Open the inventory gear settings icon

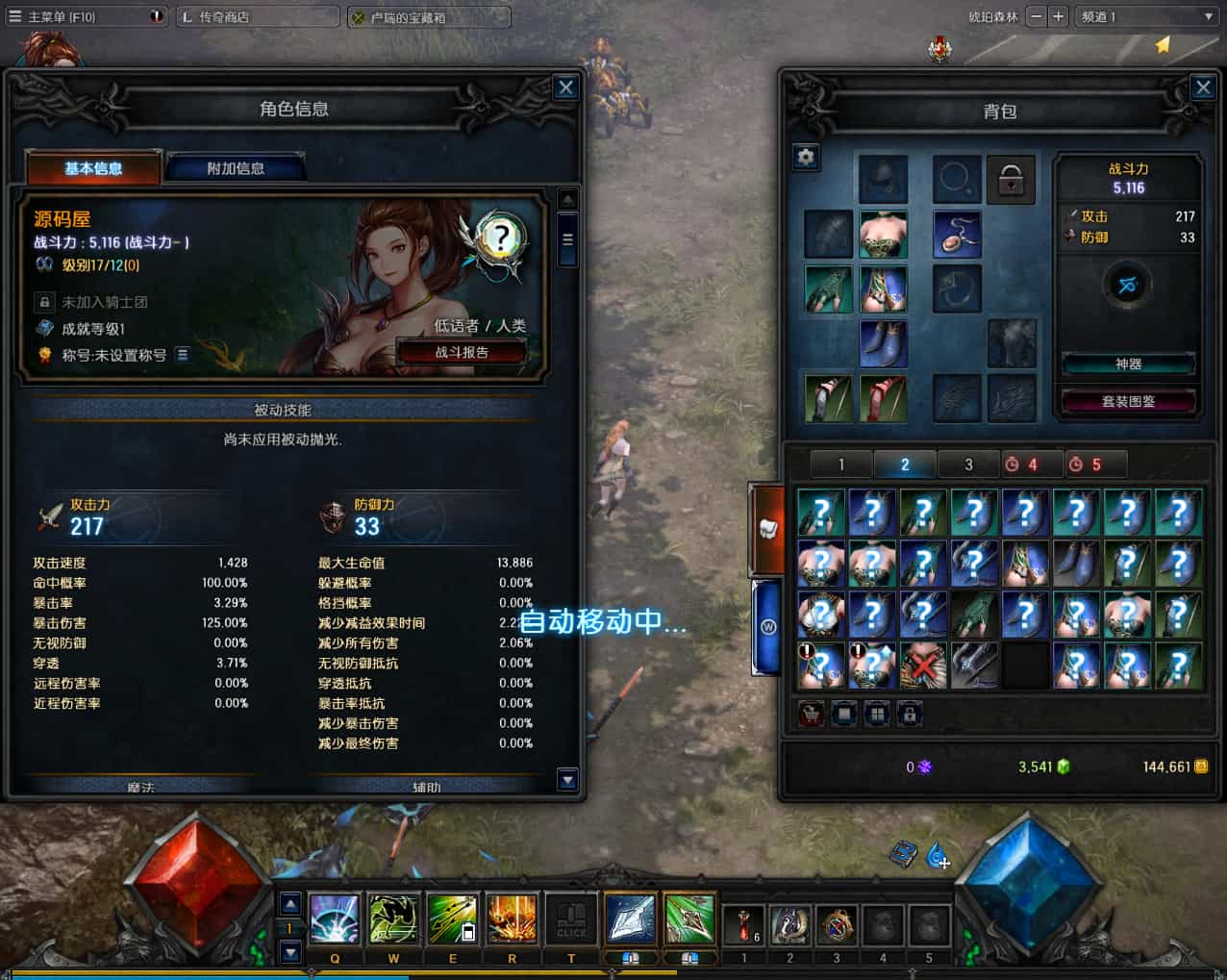[x=806, y=157]
